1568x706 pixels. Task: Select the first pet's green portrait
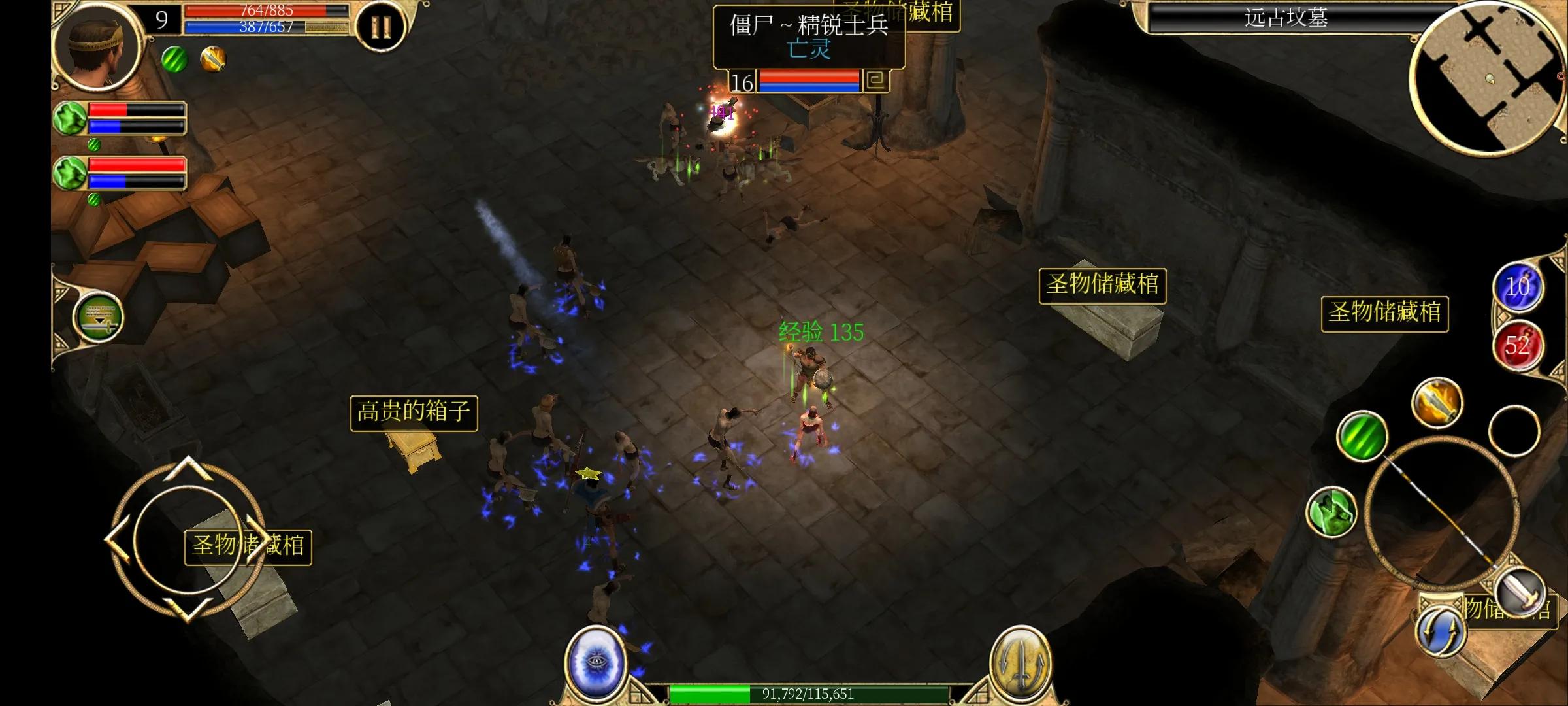pyautogui.click(x=71, y=118)
